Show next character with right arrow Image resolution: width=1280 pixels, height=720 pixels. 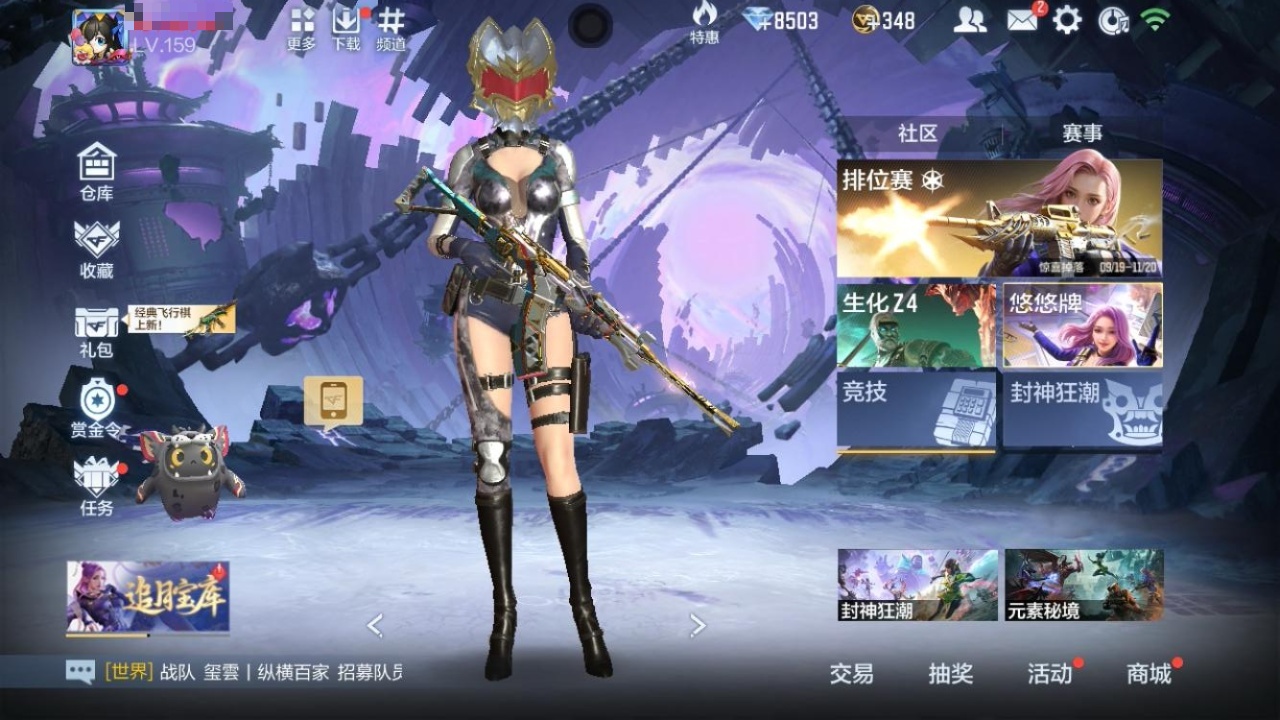[698, 626]
